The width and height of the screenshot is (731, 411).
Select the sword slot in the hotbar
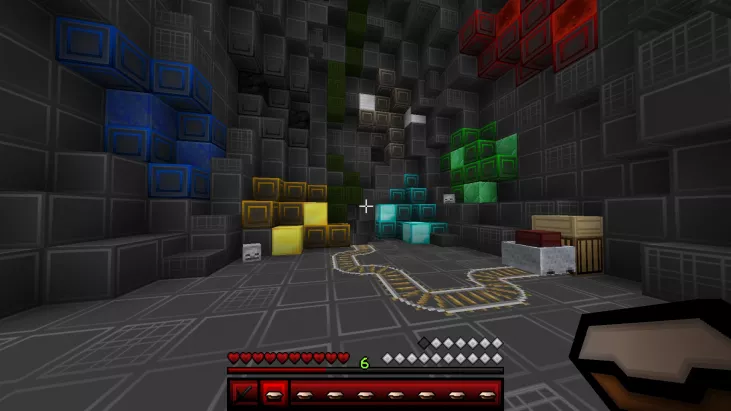(242, 394)
